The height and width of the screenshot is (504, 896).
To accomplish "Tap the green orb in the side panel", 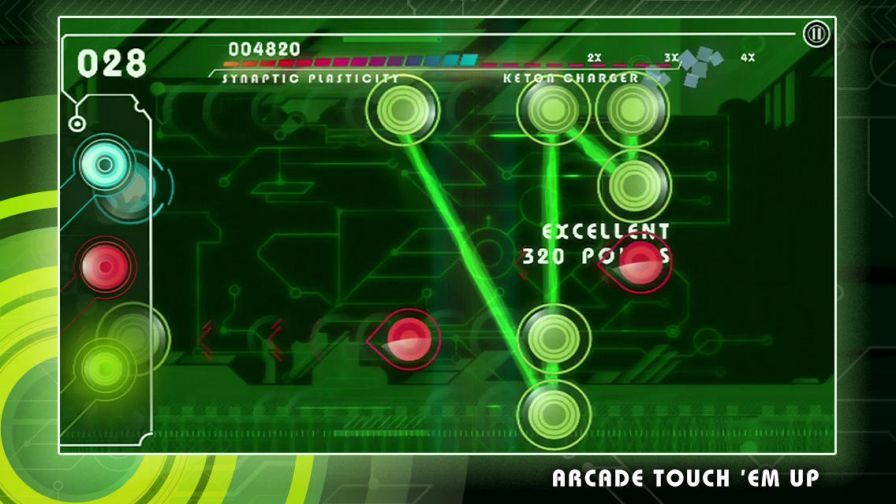I will (105, 367).
